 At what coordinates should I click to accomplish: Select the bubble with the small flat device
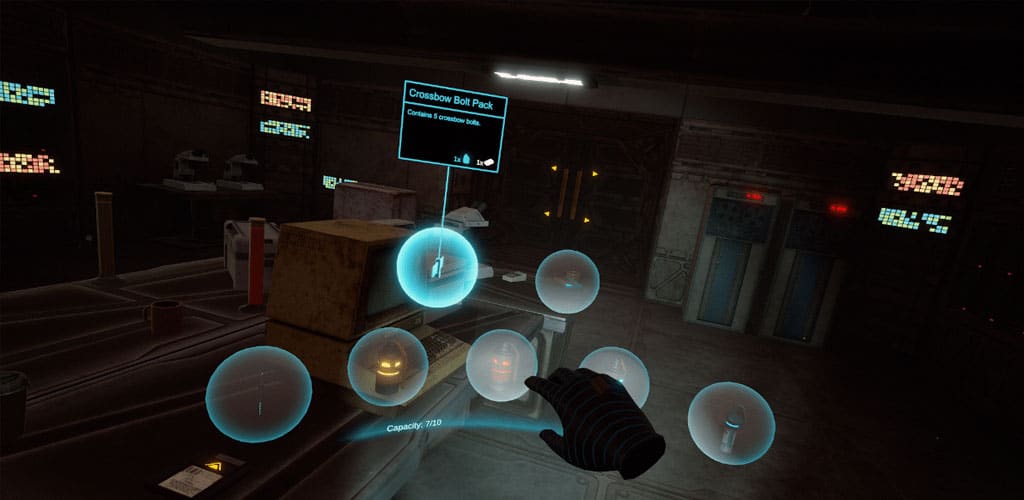point(567,281)
